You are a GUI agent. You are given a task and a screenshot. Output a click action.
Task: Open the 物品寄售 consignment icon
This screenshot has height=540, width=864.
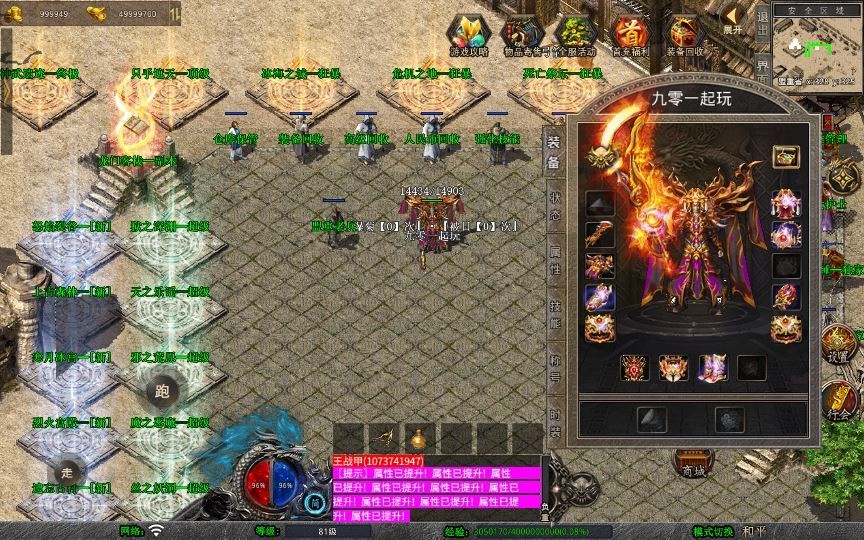tap(521, 36)
